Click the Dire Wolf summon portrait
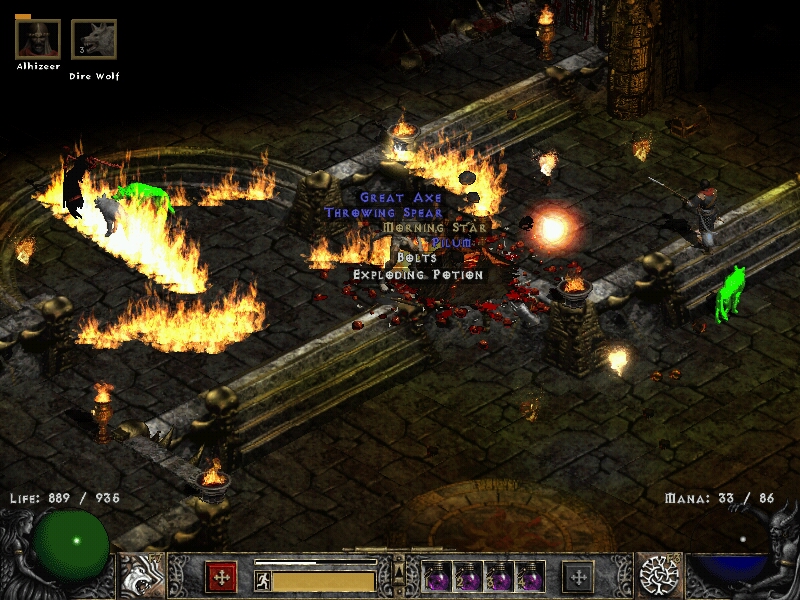The width and height of the screenshot is (800, 600). (x=93, y=40)
